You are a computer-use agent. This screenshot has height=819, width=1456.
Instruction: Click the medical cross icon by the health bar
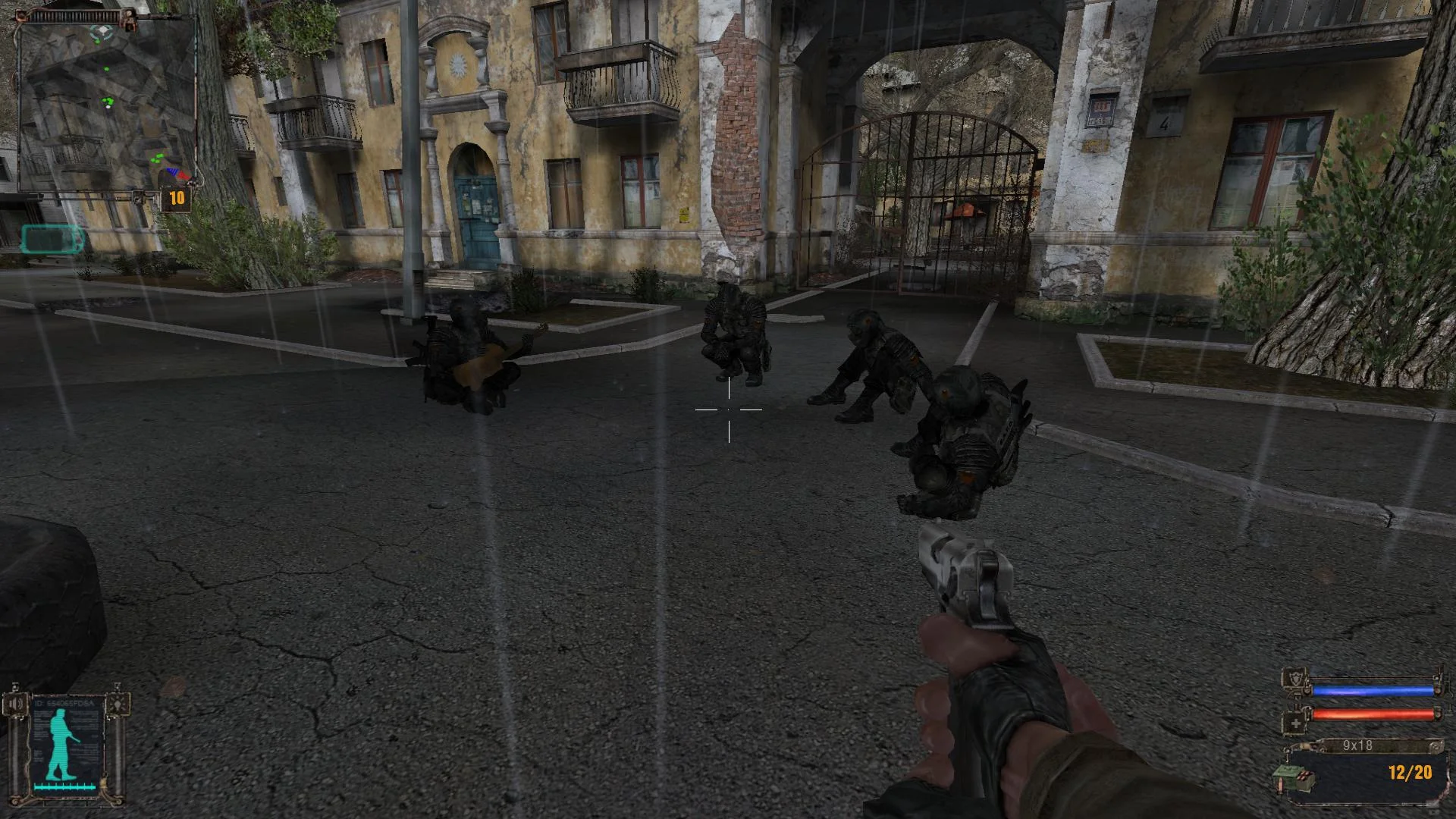pos(1295,722)
